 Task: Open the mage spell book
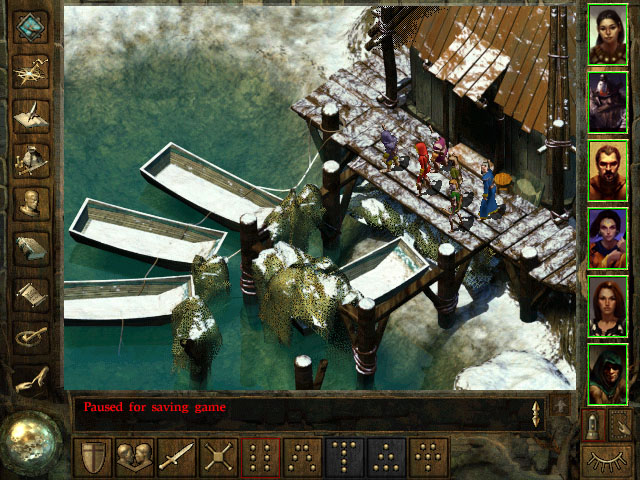(x=31, y=247)
